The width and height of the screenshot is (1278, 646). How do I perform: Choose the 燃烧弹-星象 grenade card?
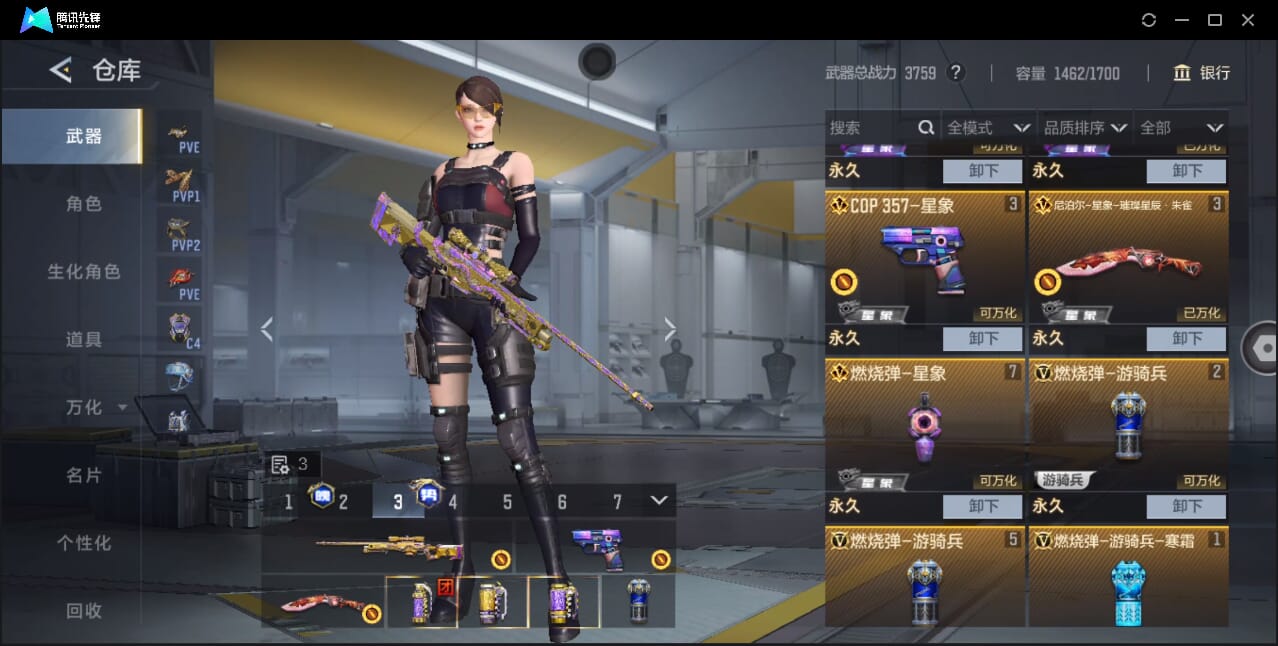(x=925, y=425)
